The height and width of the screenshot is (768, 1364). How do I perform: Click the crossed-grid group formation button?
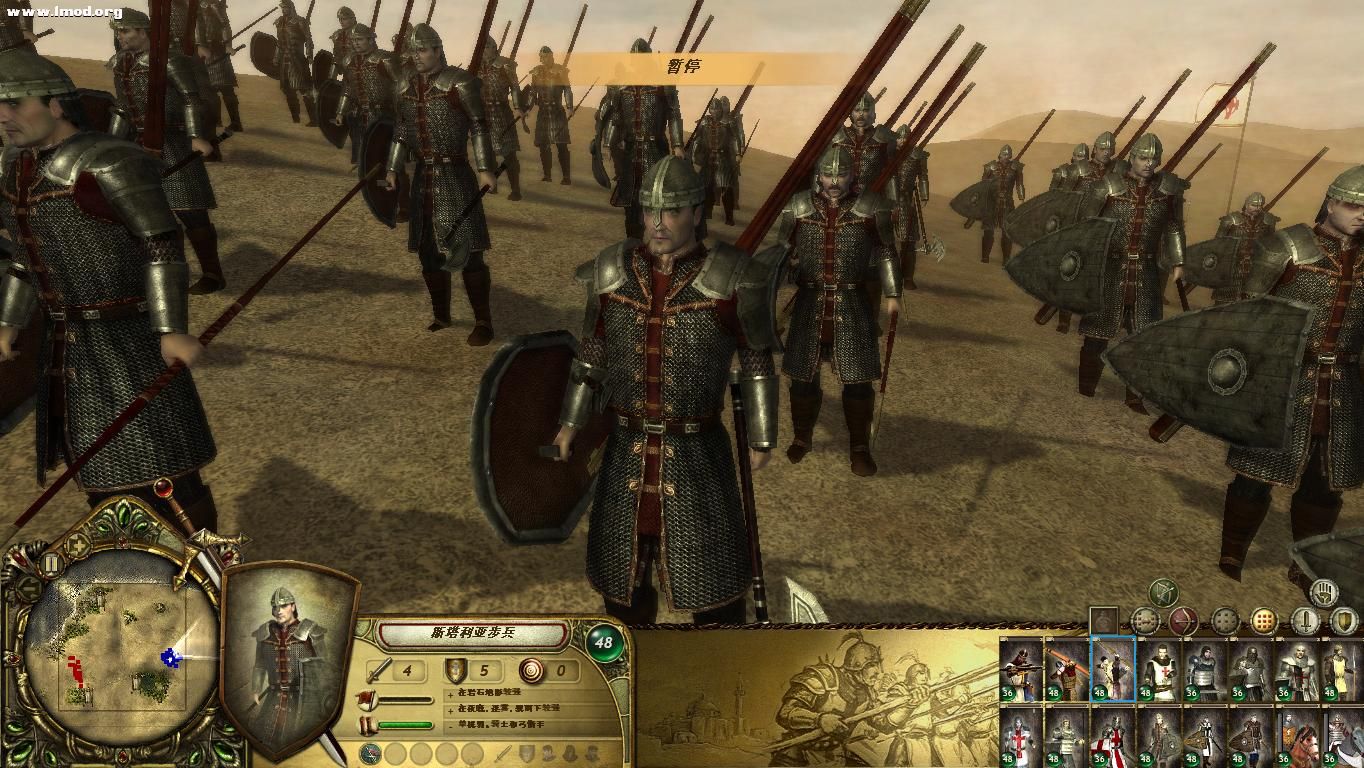pyautogui.click(x=1144, y=621)
